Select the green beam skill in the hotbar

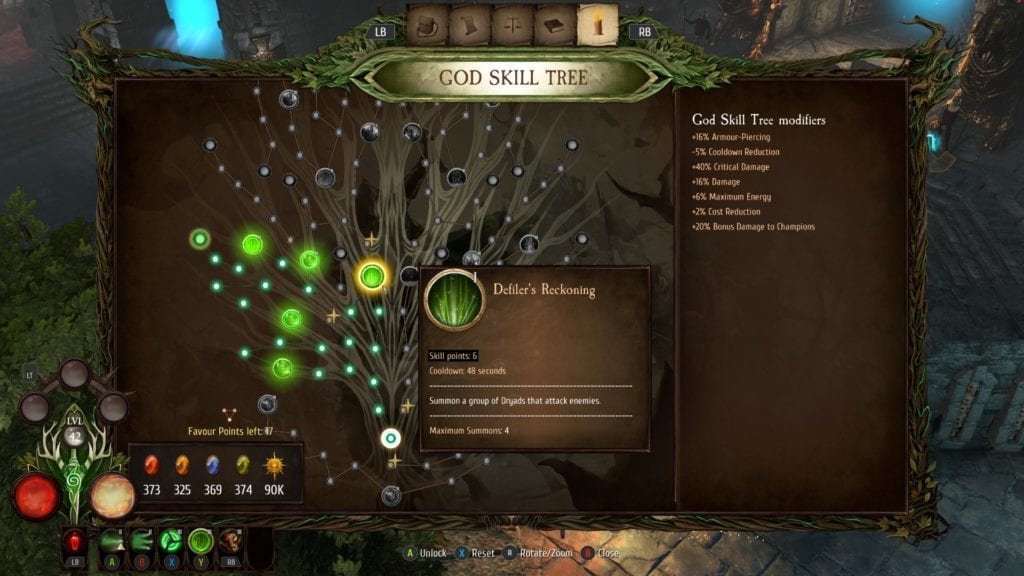coord(111,541)
